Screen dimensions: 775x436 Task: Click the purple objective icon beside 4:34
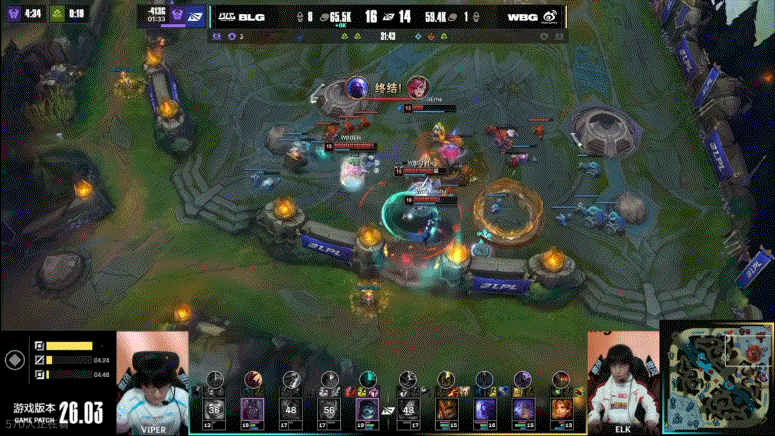[x=12, y=14]
